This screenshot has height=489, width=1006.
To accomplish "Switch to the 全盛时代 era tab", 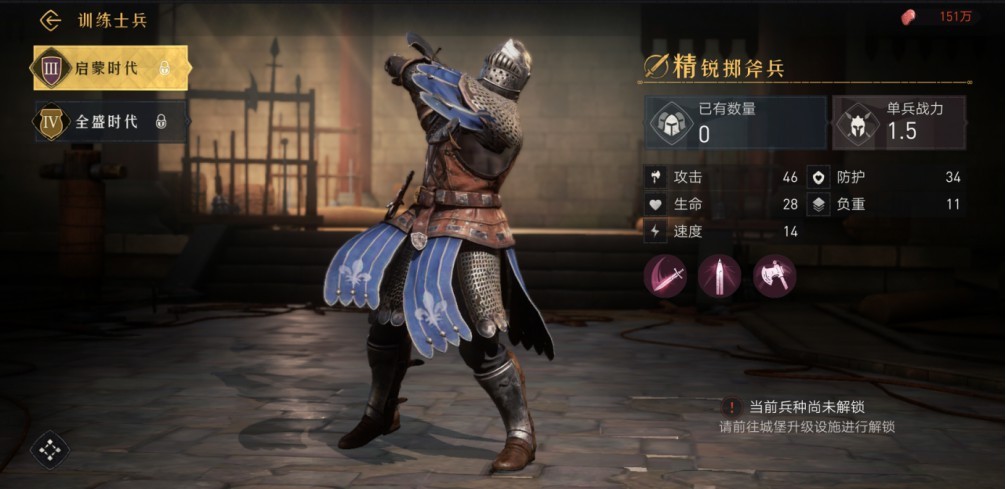I will click(110, 122).
